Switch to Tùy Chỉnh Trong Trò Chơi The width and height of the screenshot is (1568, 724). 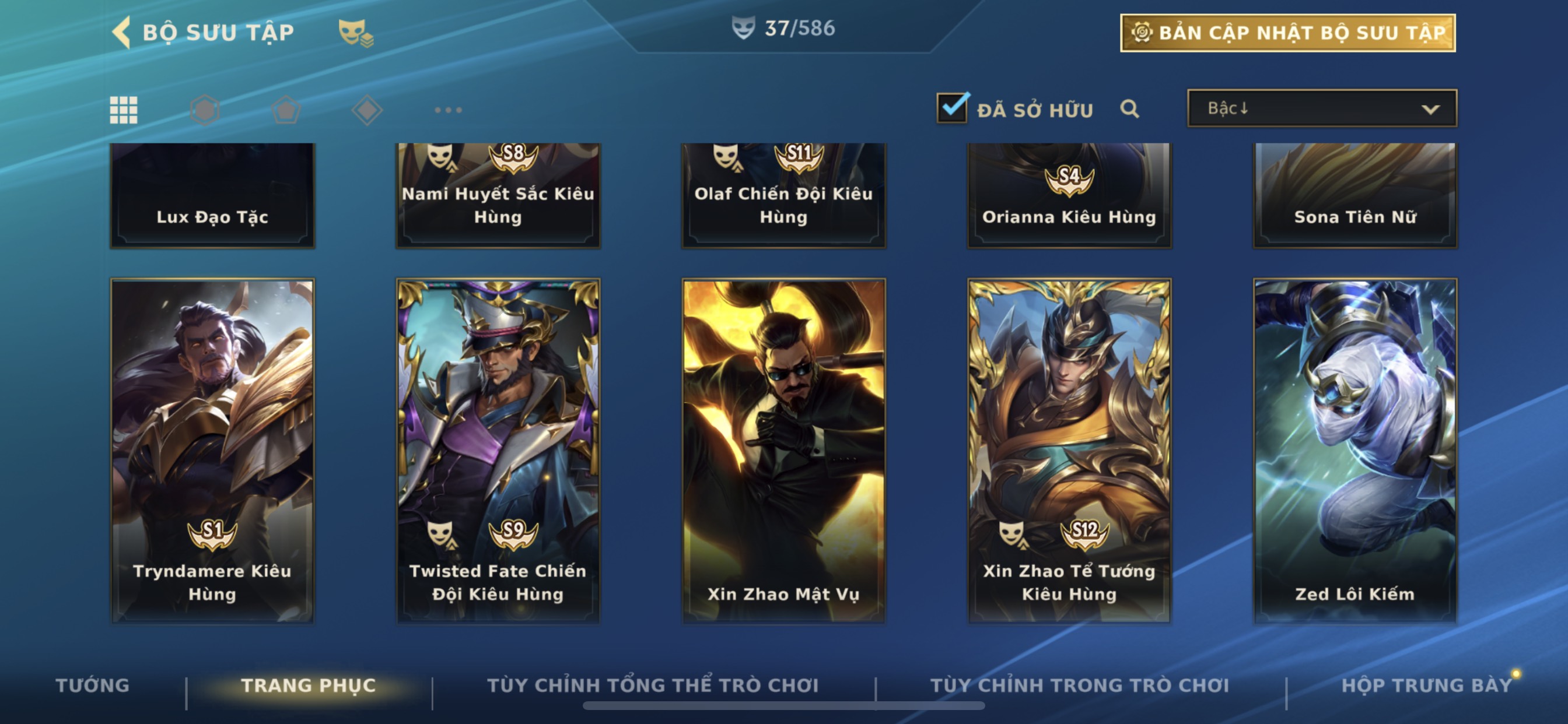[1080, 686]
